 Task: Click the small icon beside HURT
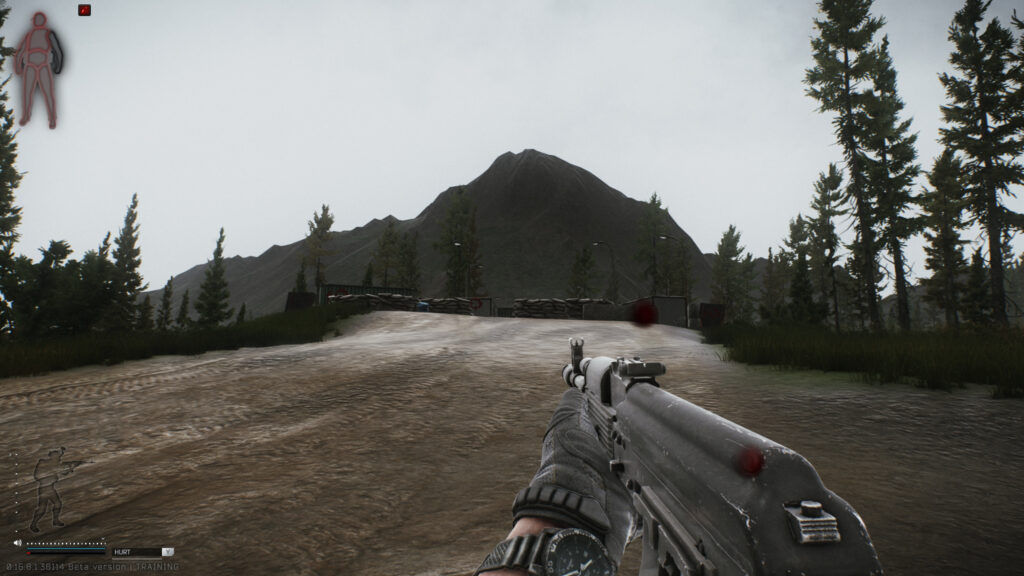point(168,551)
